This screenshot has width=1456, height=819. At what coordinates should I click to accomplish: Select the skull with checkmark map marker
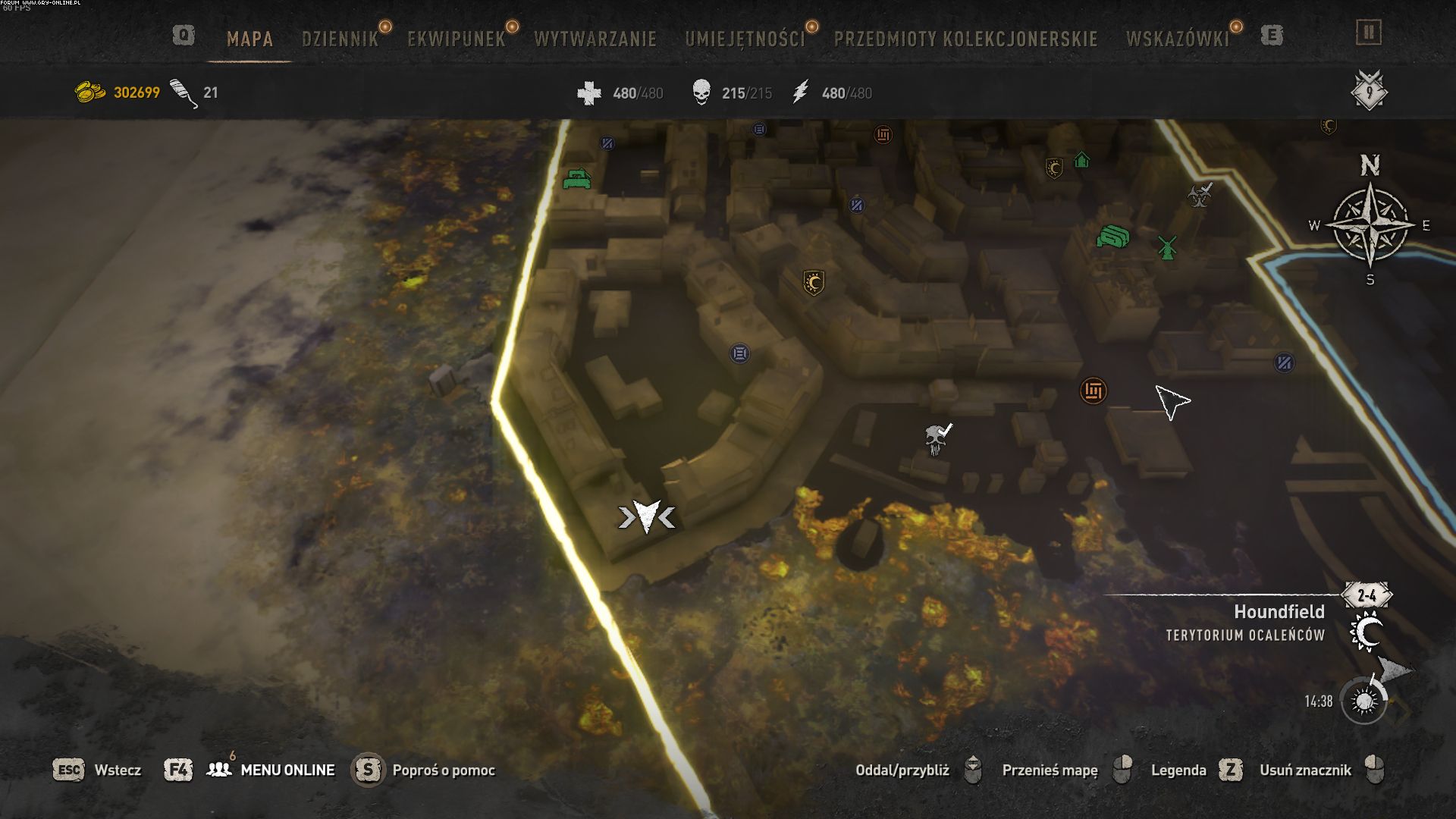(937, 438)
